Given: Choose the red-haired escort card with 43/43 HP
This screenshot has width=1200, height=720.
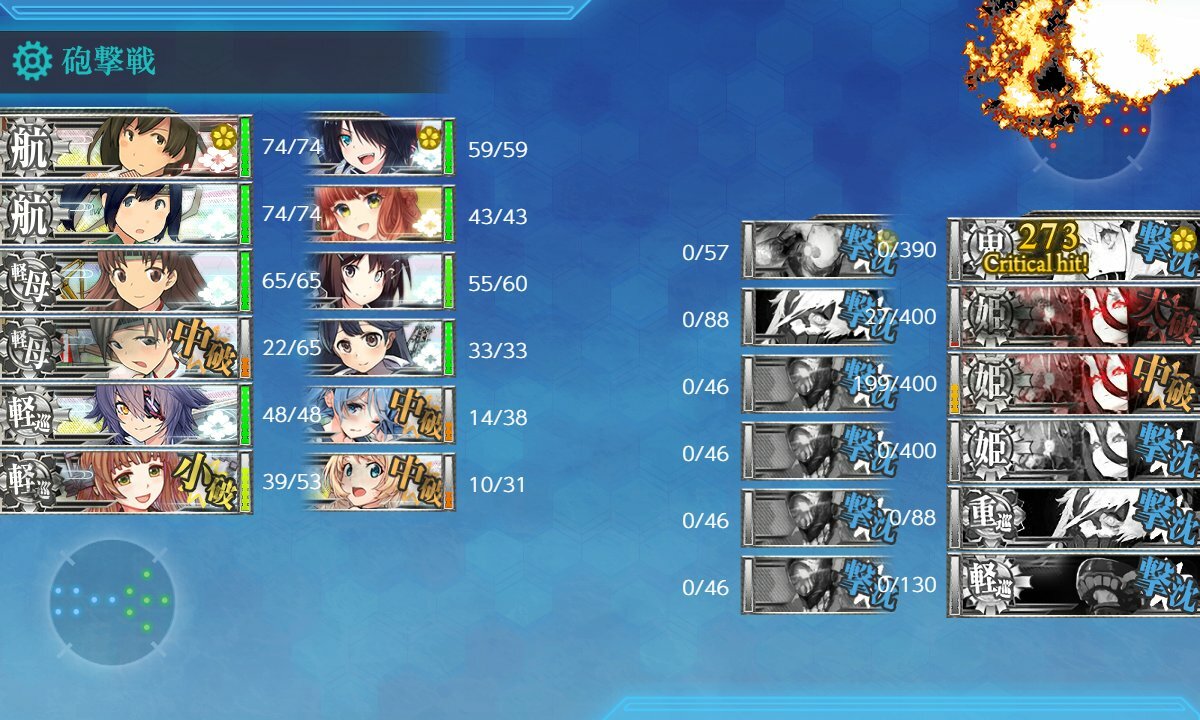Looking at the screenshot, I should tap(378, 215).
